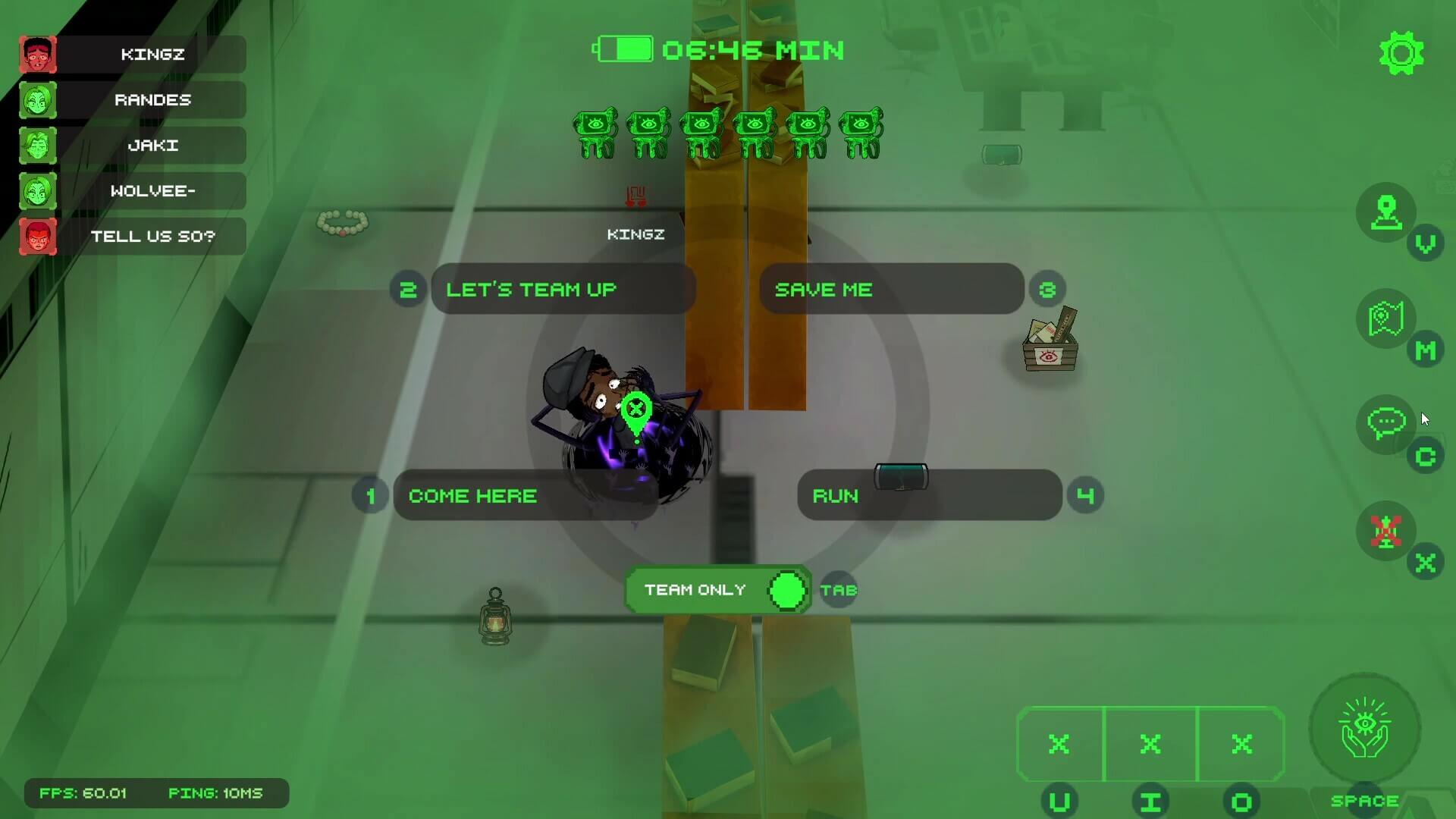Screen dimensions: 1456x819
Task: Click the red crossed-out marker icon
Action: click(x=1385, y=531)
